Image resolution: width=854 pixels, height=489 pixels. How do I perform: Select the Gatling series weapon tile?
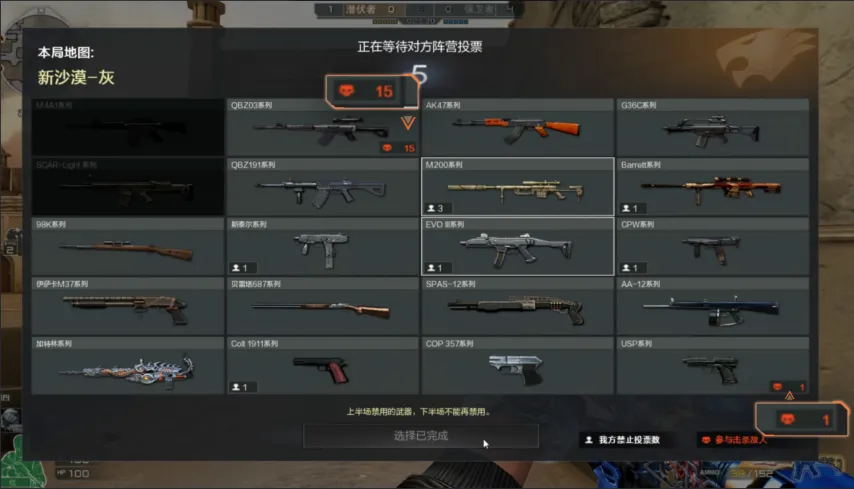[x=127, y=365]
